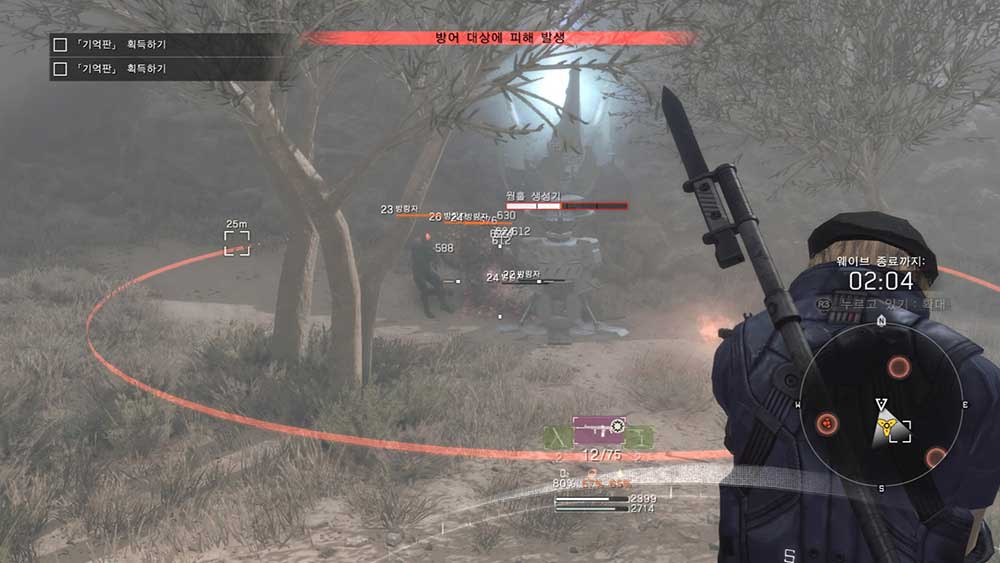Choose the green weapon slot right of the rifle
1000x563 pixels.
click(x=639, y=437)
